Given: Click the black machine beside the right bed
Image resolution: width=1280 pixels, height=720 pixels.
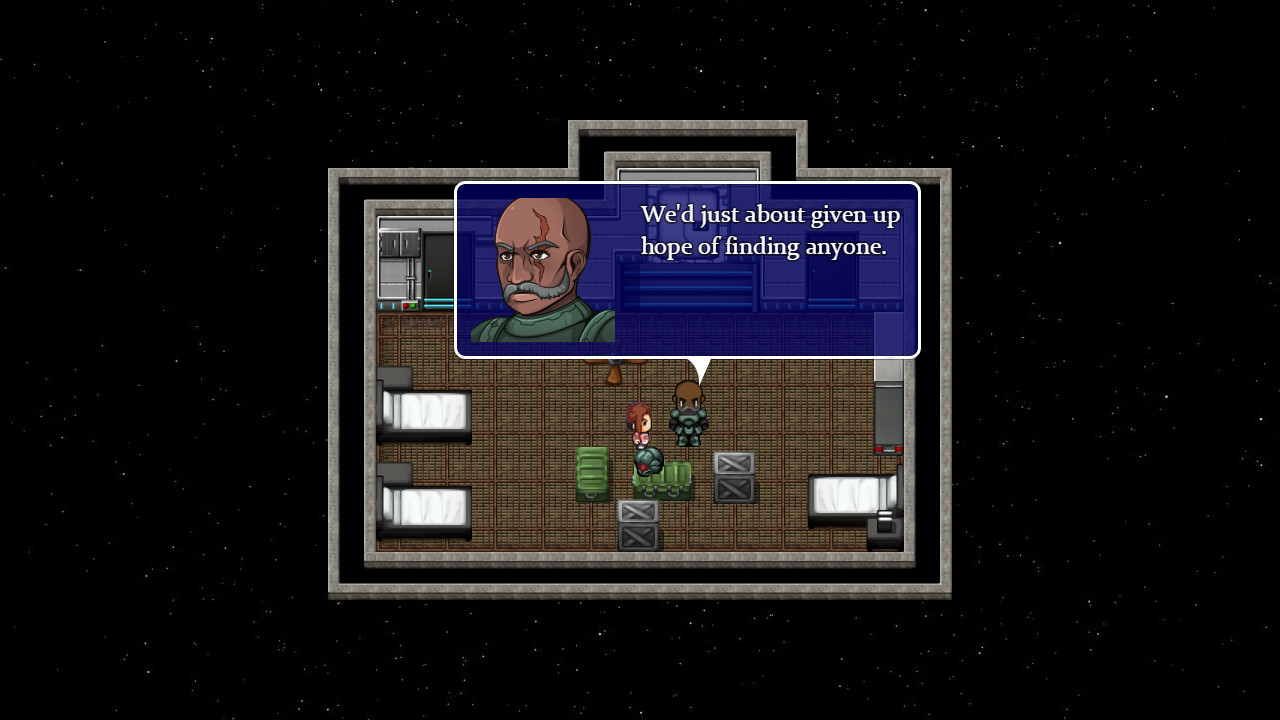Looking at the screenshot, I should [x=885, y=523].
